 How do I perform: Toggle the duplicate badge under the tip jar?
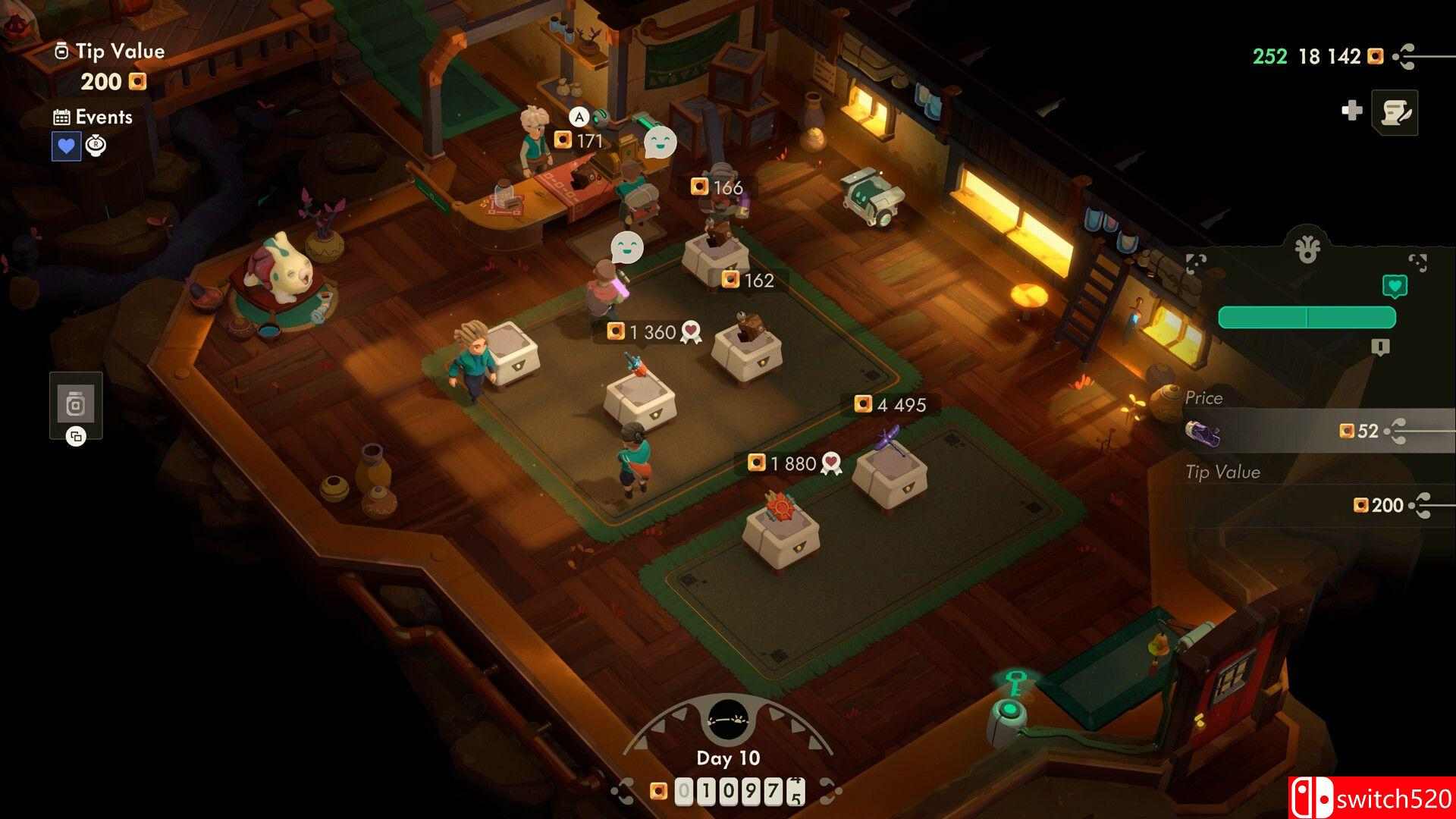coord(74,438)
